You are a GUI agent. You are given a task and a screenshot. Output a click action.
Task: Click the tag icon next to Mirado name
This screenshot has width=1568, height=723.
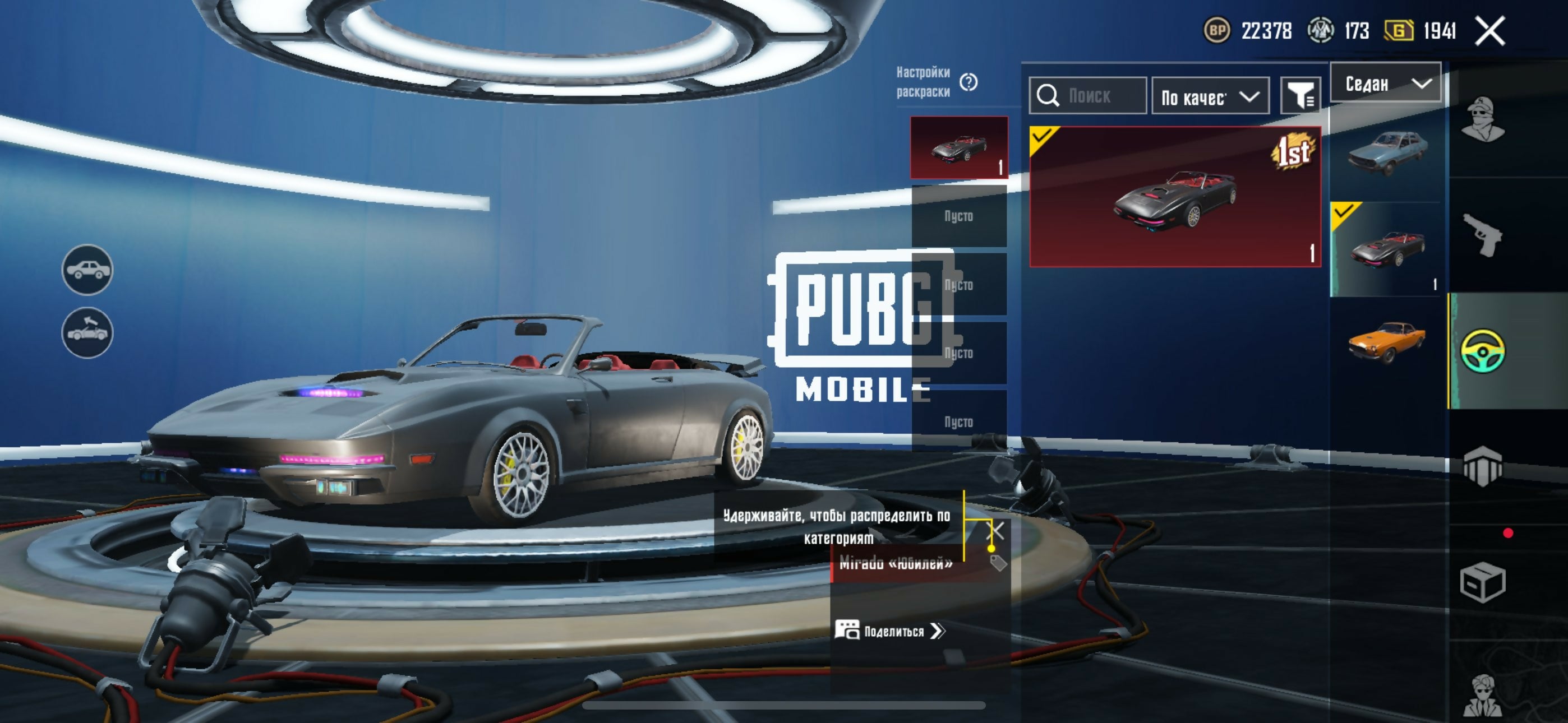pyautogui.click(x=998, y=562)
